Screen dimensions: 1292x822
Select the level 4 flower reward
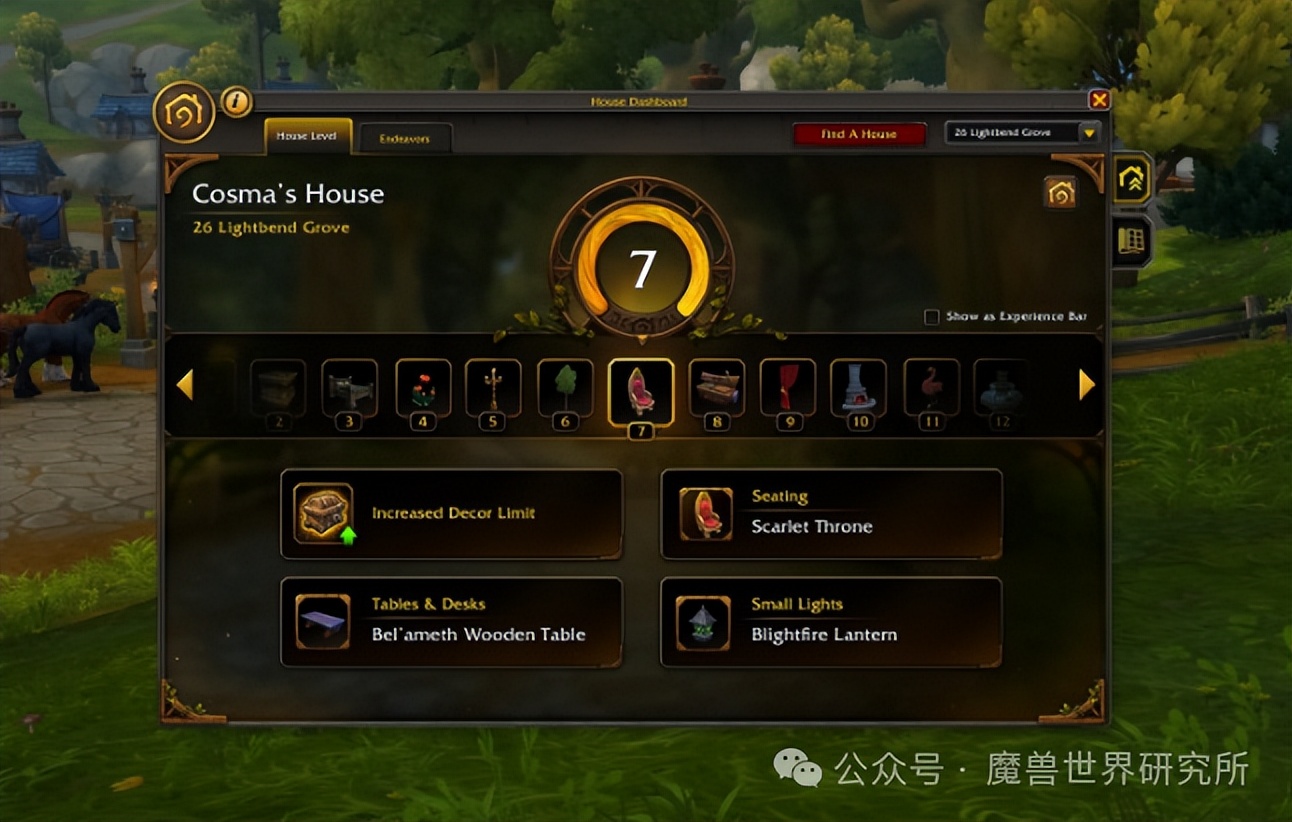(423, 388)
